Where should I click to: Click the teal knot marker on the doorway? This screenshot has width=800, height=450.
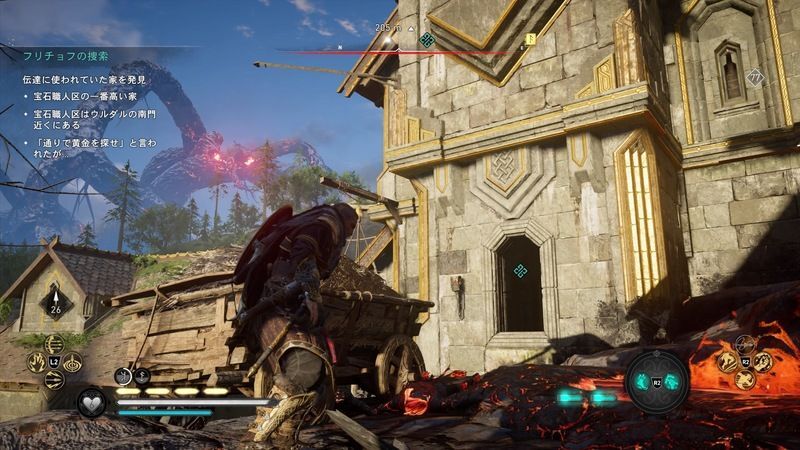[521, 271]
